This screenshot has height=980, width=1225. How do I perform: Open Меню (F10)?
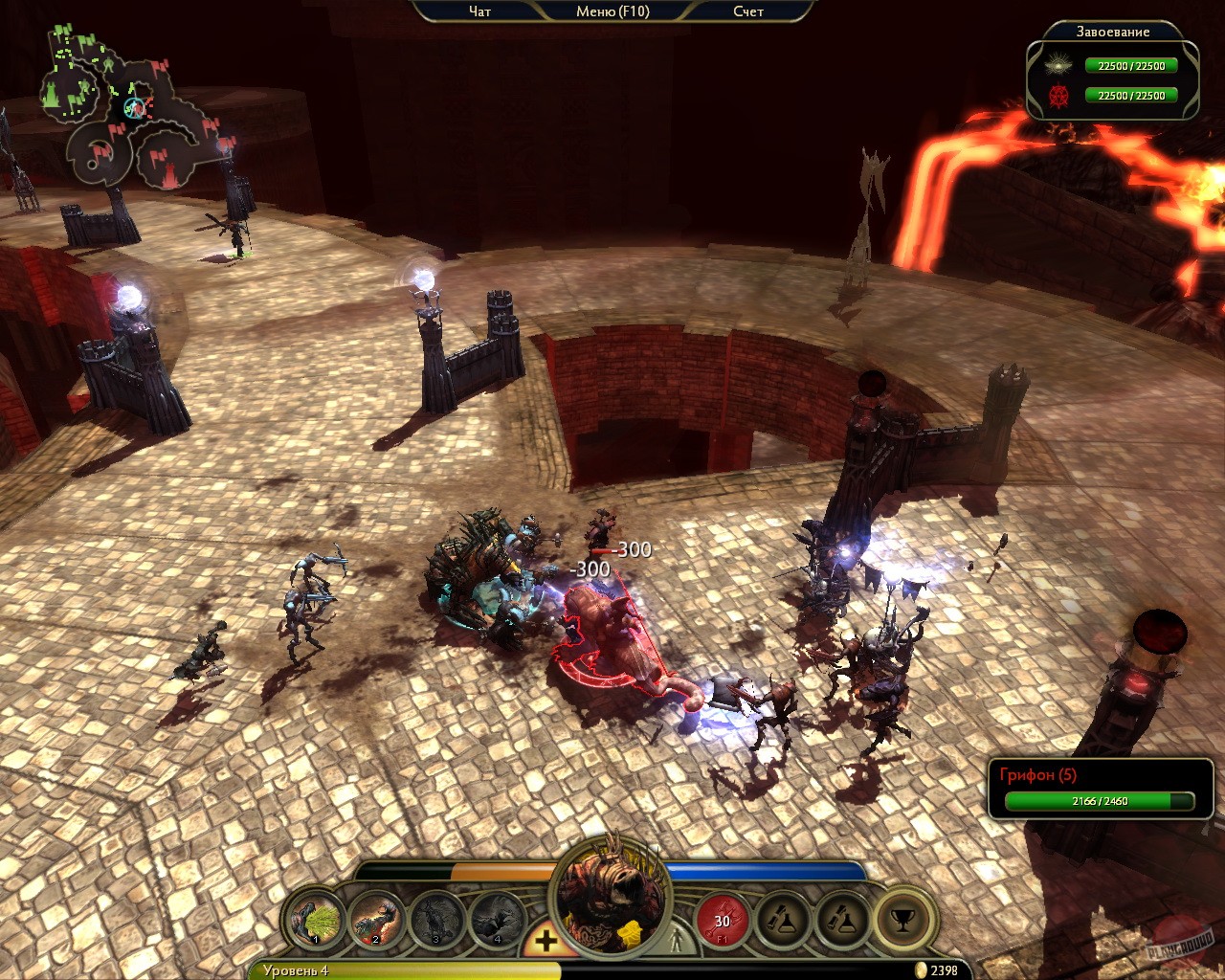(612, 11)
